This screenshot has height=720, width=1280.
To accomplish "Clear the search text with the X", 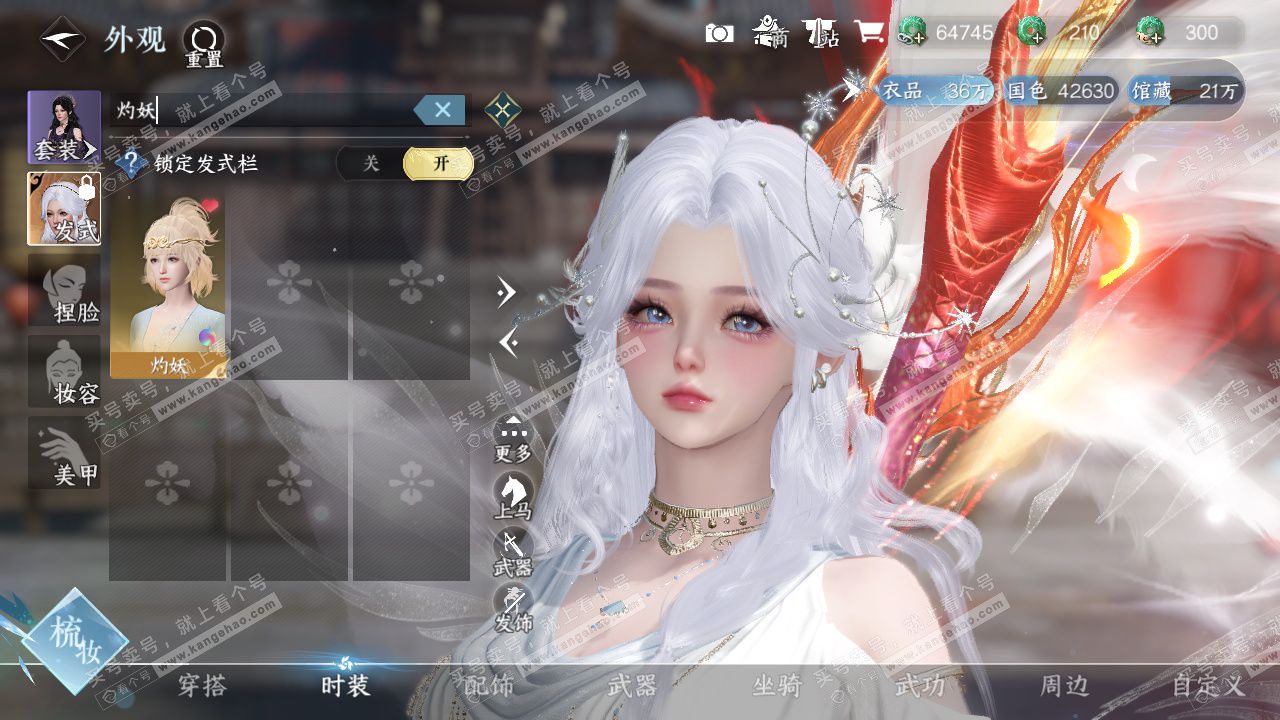I will (441, 109).
